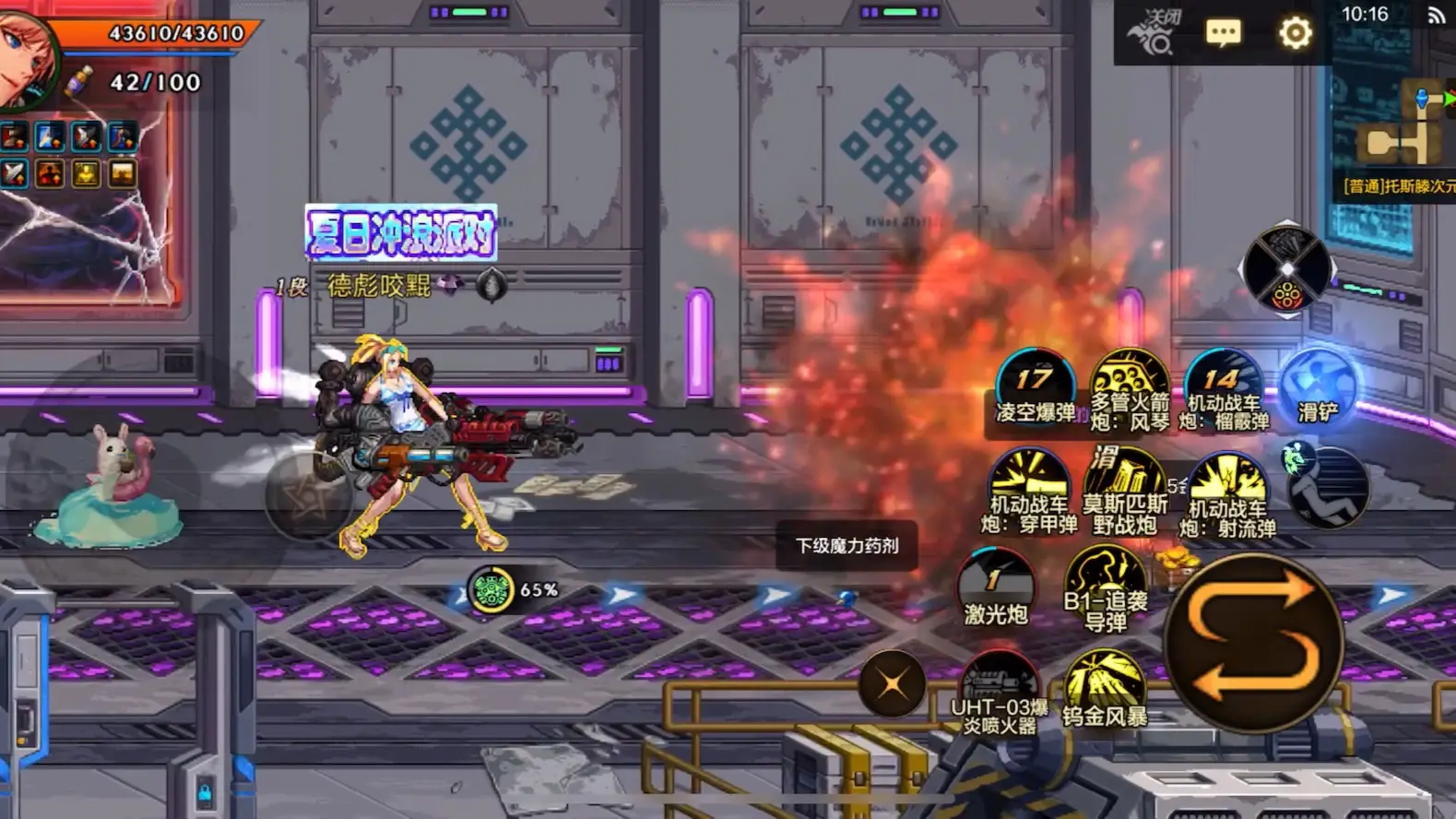Viewport: 1456px width, 819px height.
Task: Fire 机动战车炮：榴霰弹 skill
Action: click(1224, 387)
